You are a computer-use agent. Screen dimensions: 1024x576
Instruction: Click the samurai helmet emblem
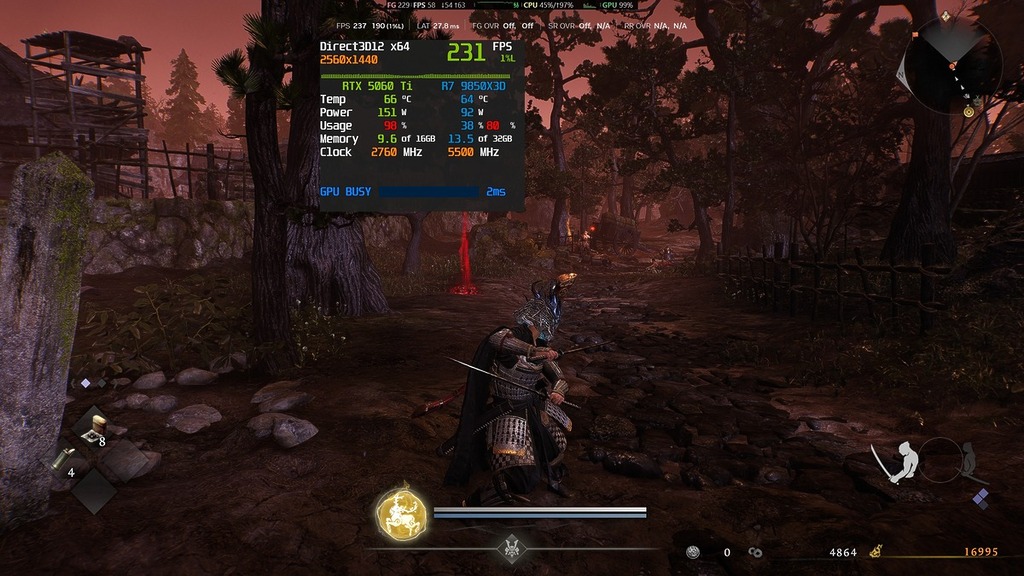(x=513, y=548)
